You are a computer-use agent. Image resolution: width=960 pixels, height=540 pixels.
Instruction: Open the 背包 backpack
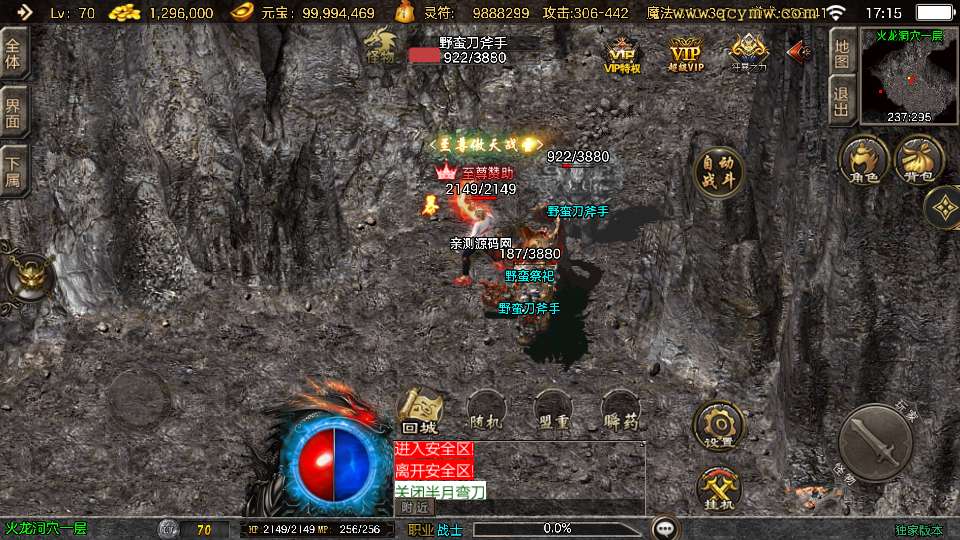(x=919, y=161)
